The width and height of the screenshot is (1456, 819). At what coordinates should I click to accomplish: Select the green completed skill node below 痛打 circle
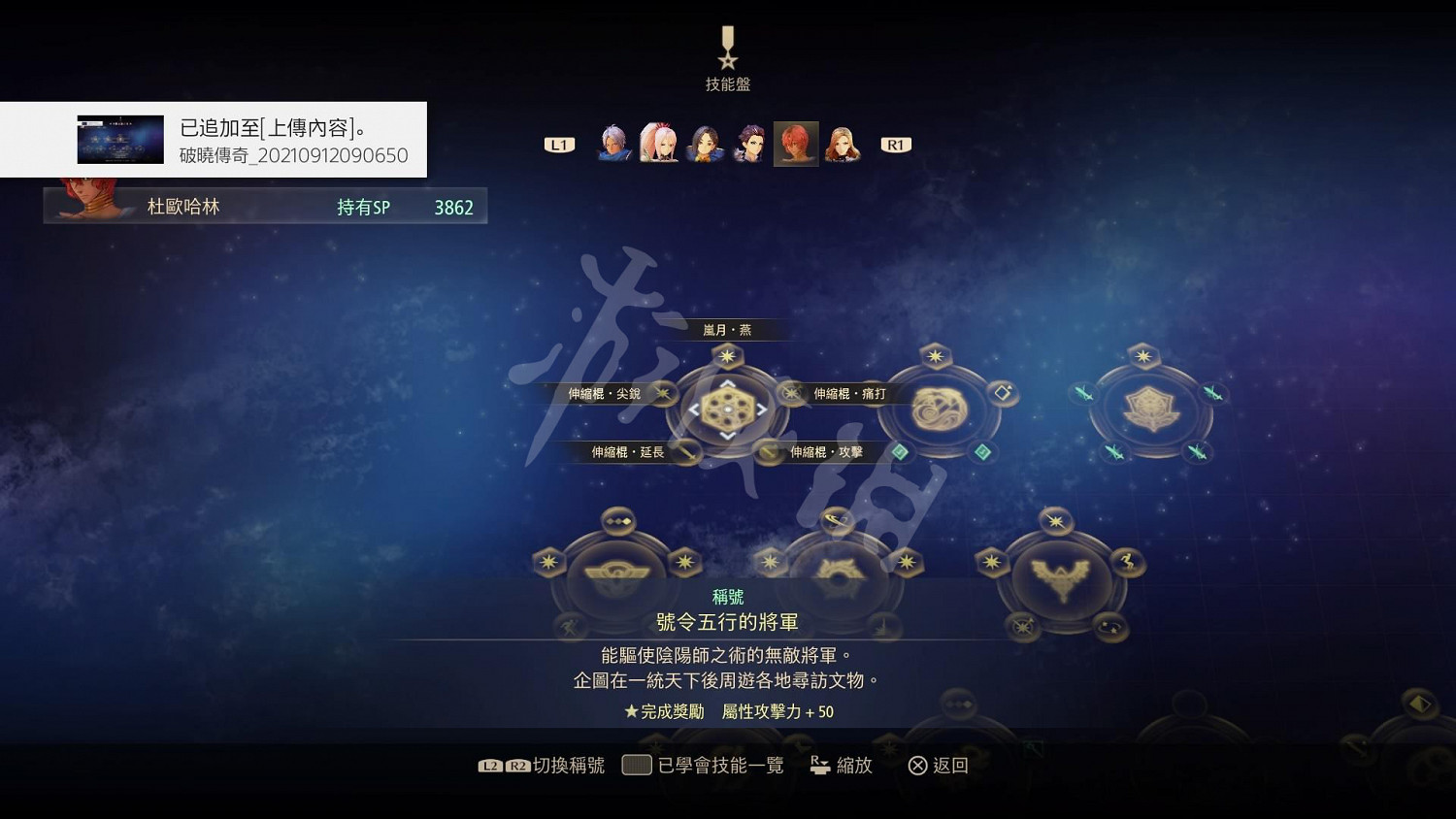click(x=901, y=450)
